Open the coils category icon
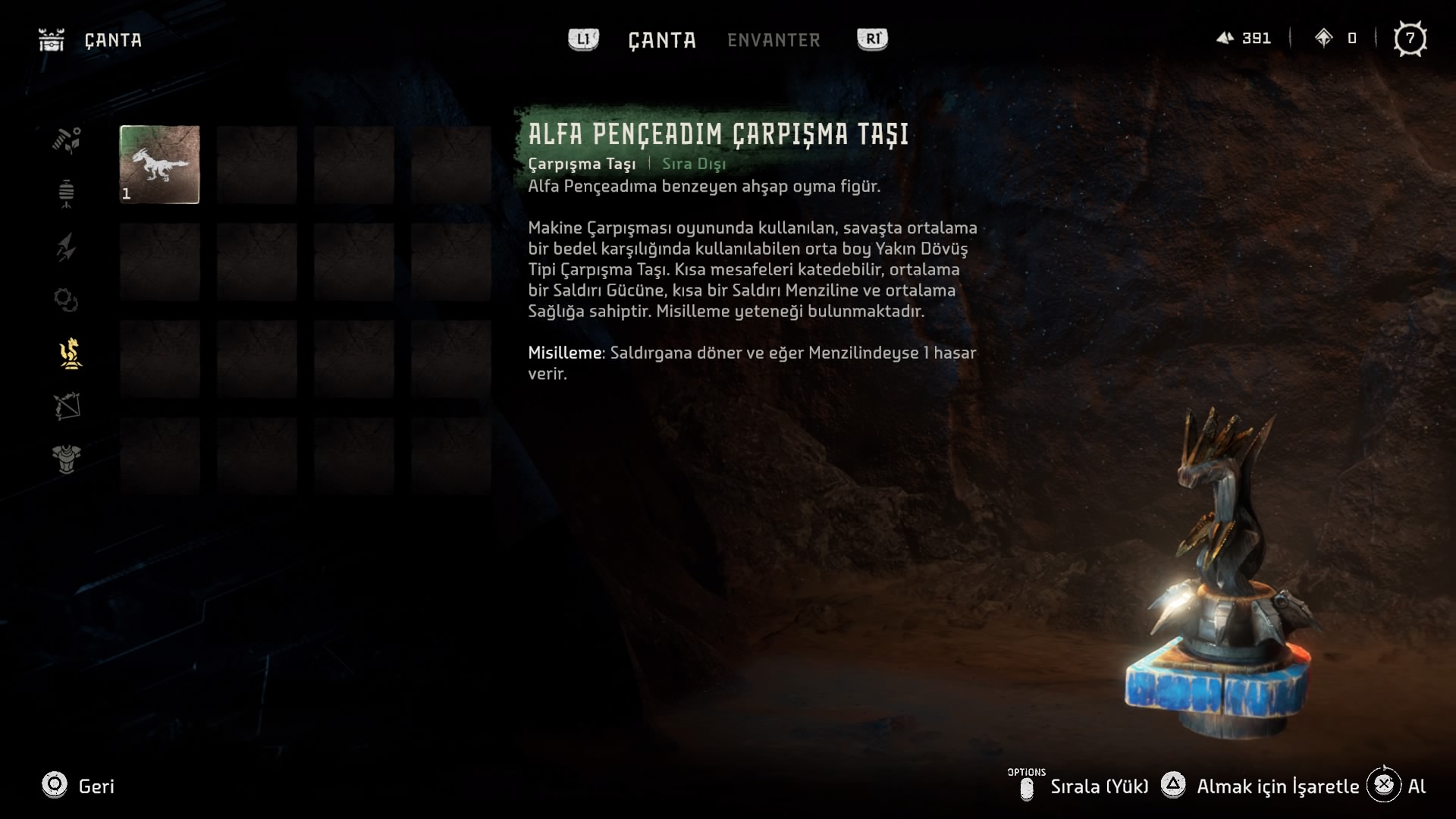The image size is (1456, 819). [x=67, y=300]
